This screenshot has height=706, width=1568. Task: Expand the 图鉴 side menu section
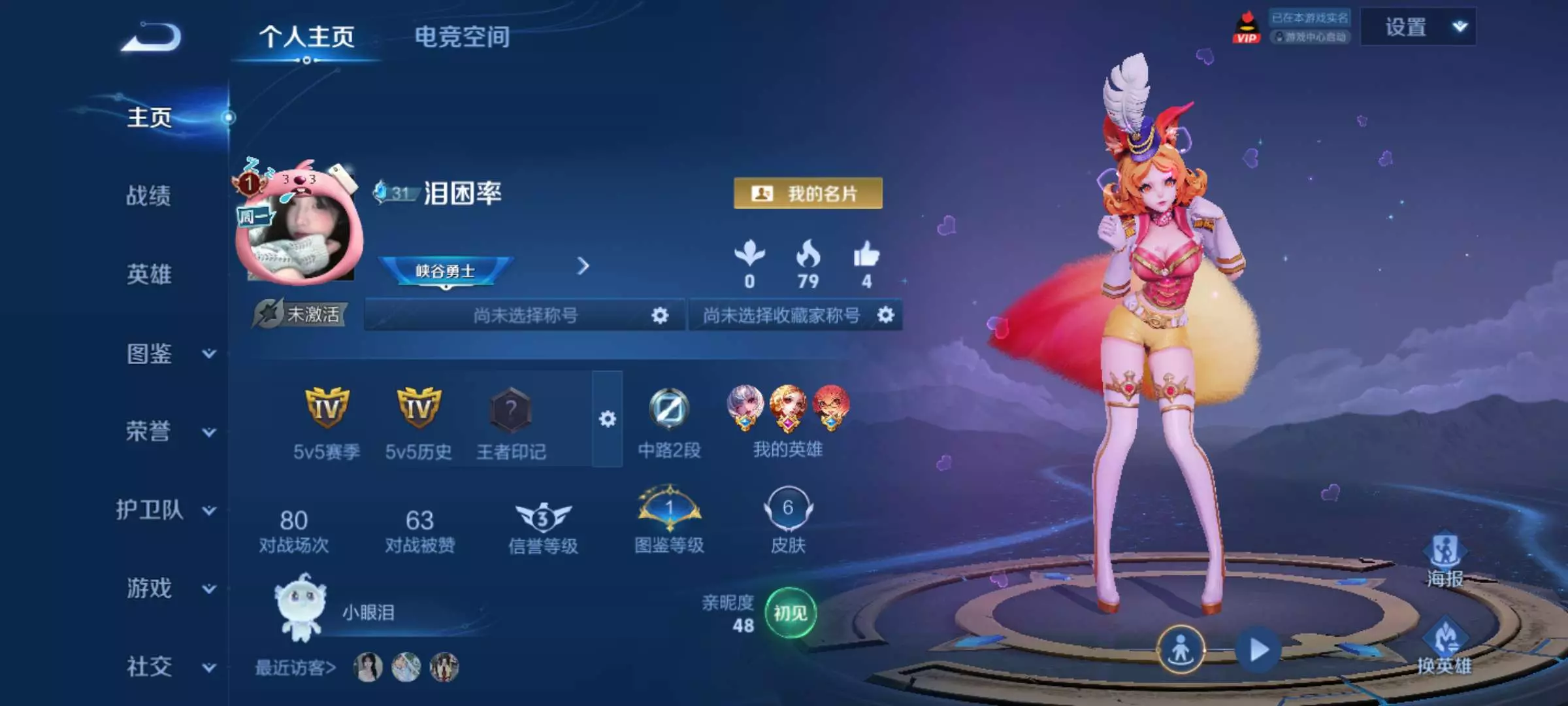(170, 354)
